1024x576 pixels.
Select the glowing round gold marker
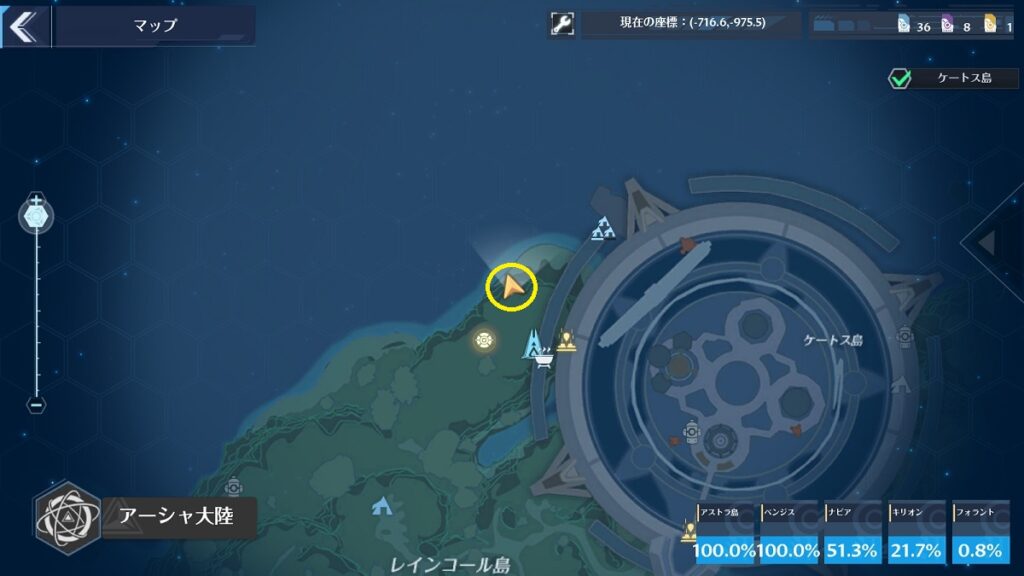[485, 341]
